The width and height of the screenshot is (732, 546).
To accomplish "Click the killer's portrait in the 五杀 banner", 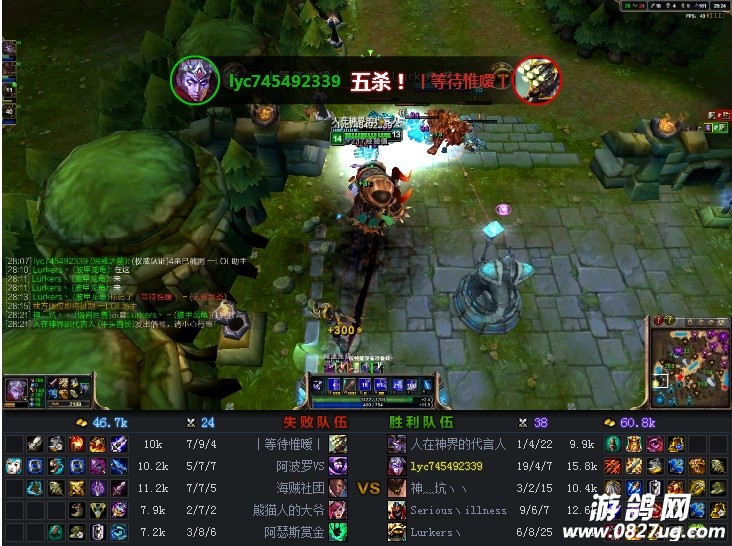I will [195, 80].
